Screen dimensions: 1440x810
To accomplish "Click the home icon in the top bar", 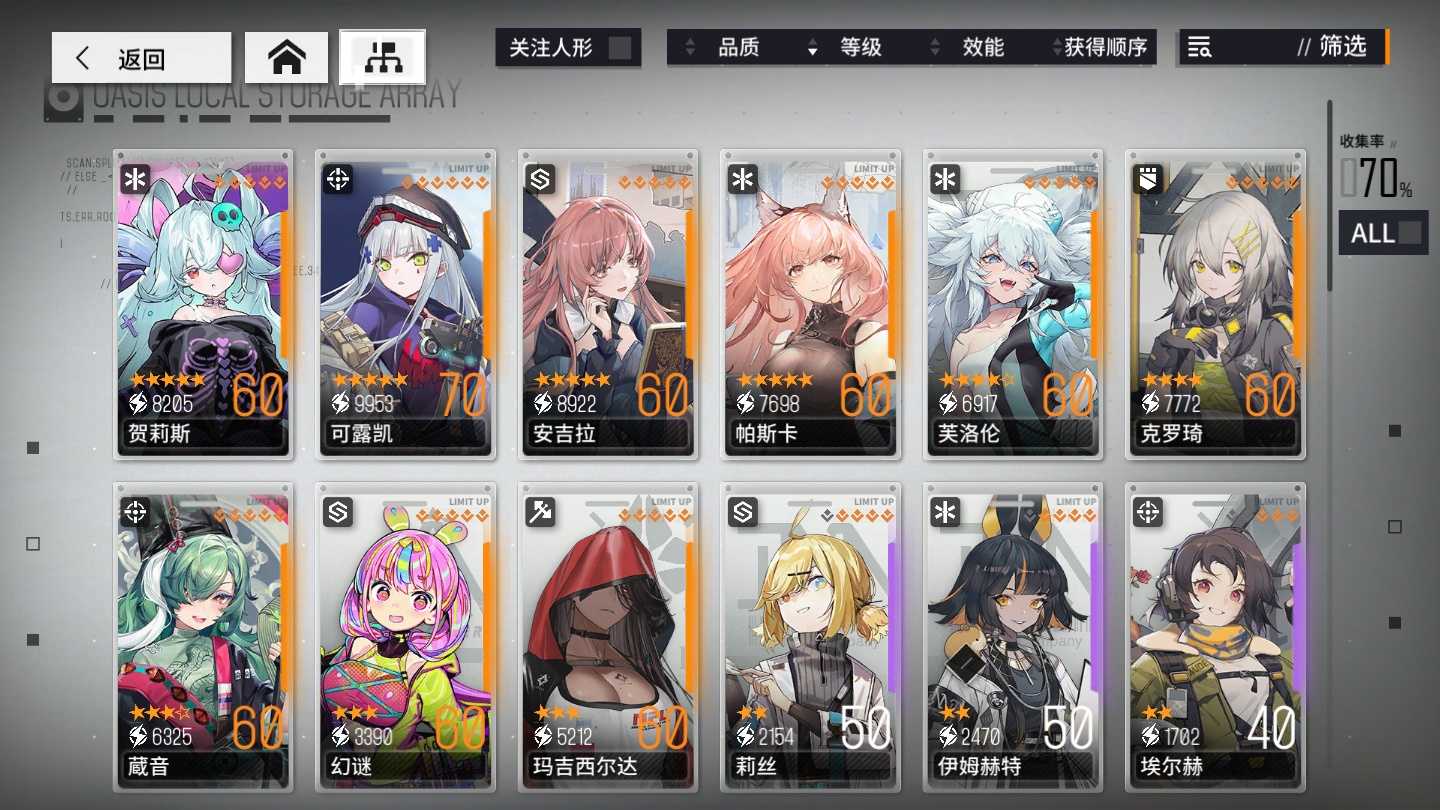I will (x=287, y=57).
